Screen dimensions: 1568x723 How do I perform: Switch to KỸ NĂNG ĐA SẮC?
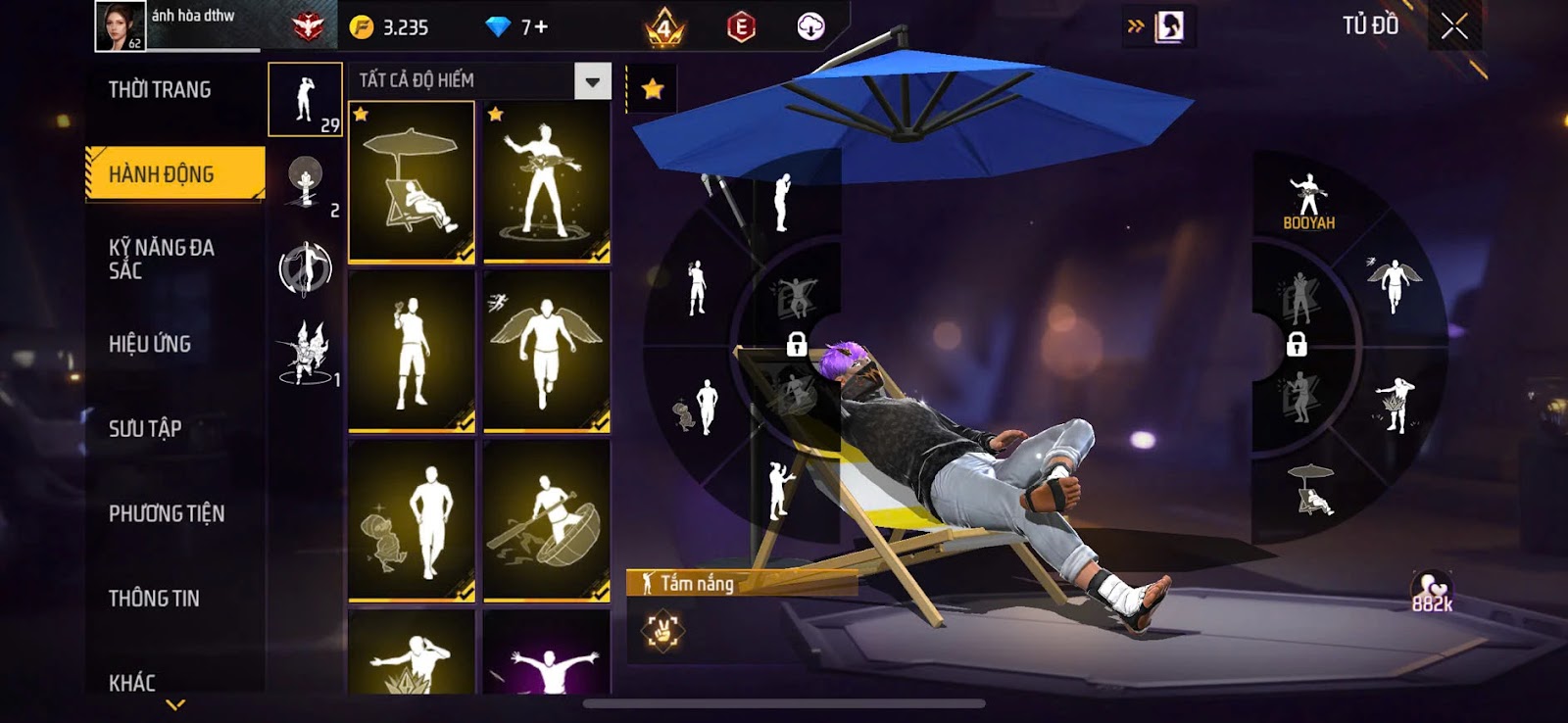click(x=162, y=259)
